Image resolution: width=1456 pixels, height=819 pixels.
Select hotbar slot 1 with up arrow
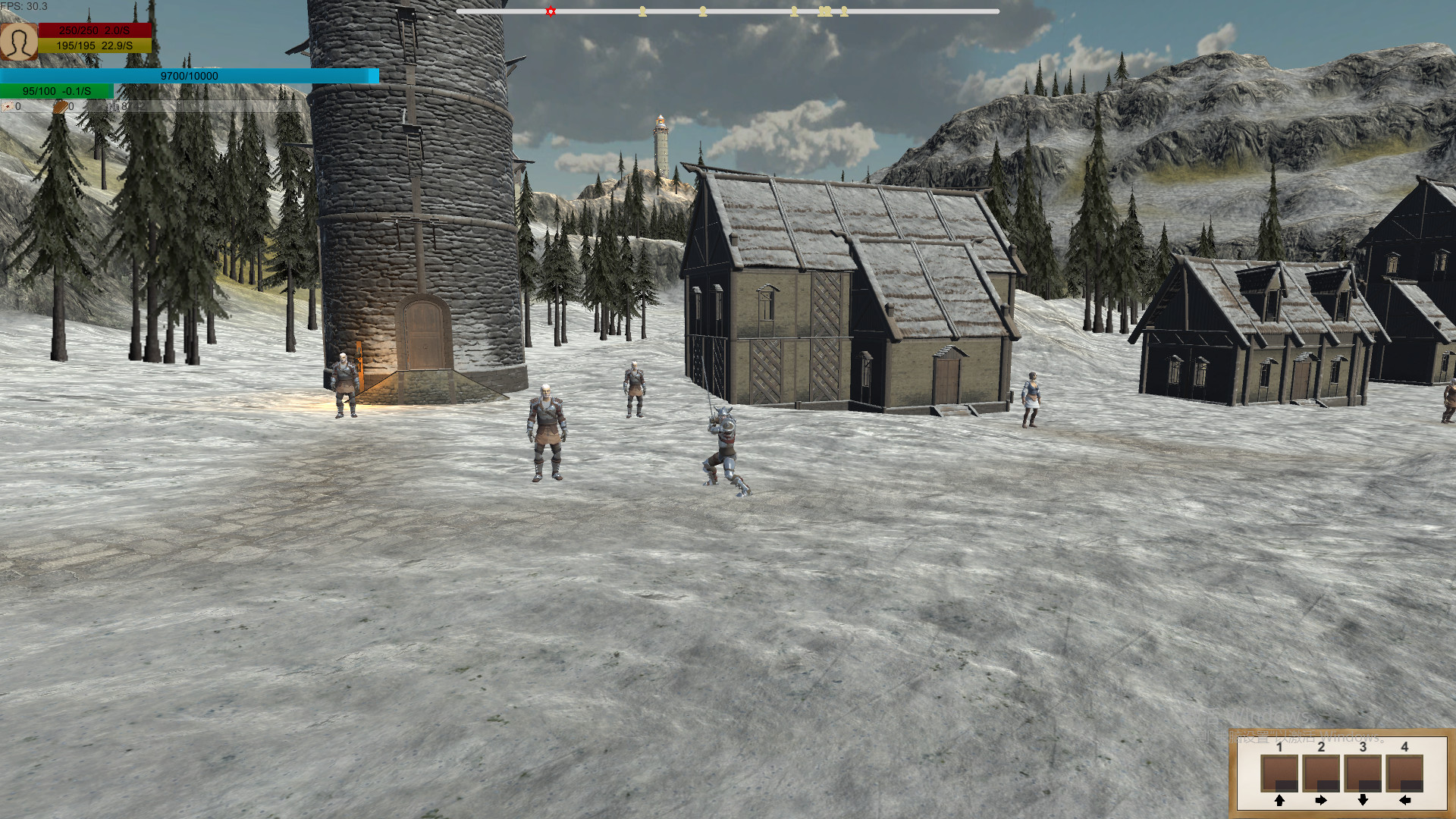click(1279, 773)
